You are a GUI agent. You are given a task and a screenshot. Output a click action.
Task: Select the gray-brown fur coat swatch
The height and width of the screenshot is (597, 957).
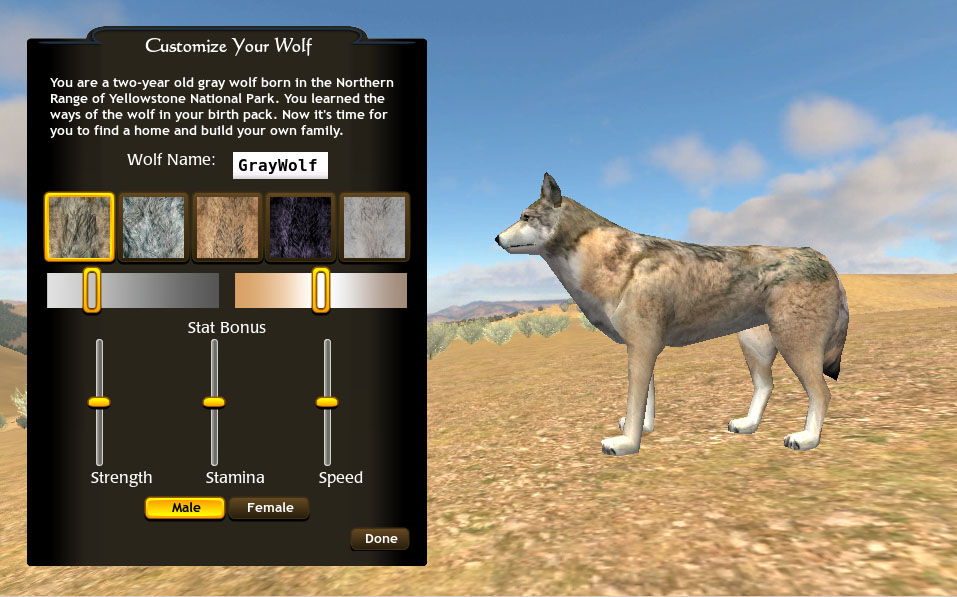point(79,227)
